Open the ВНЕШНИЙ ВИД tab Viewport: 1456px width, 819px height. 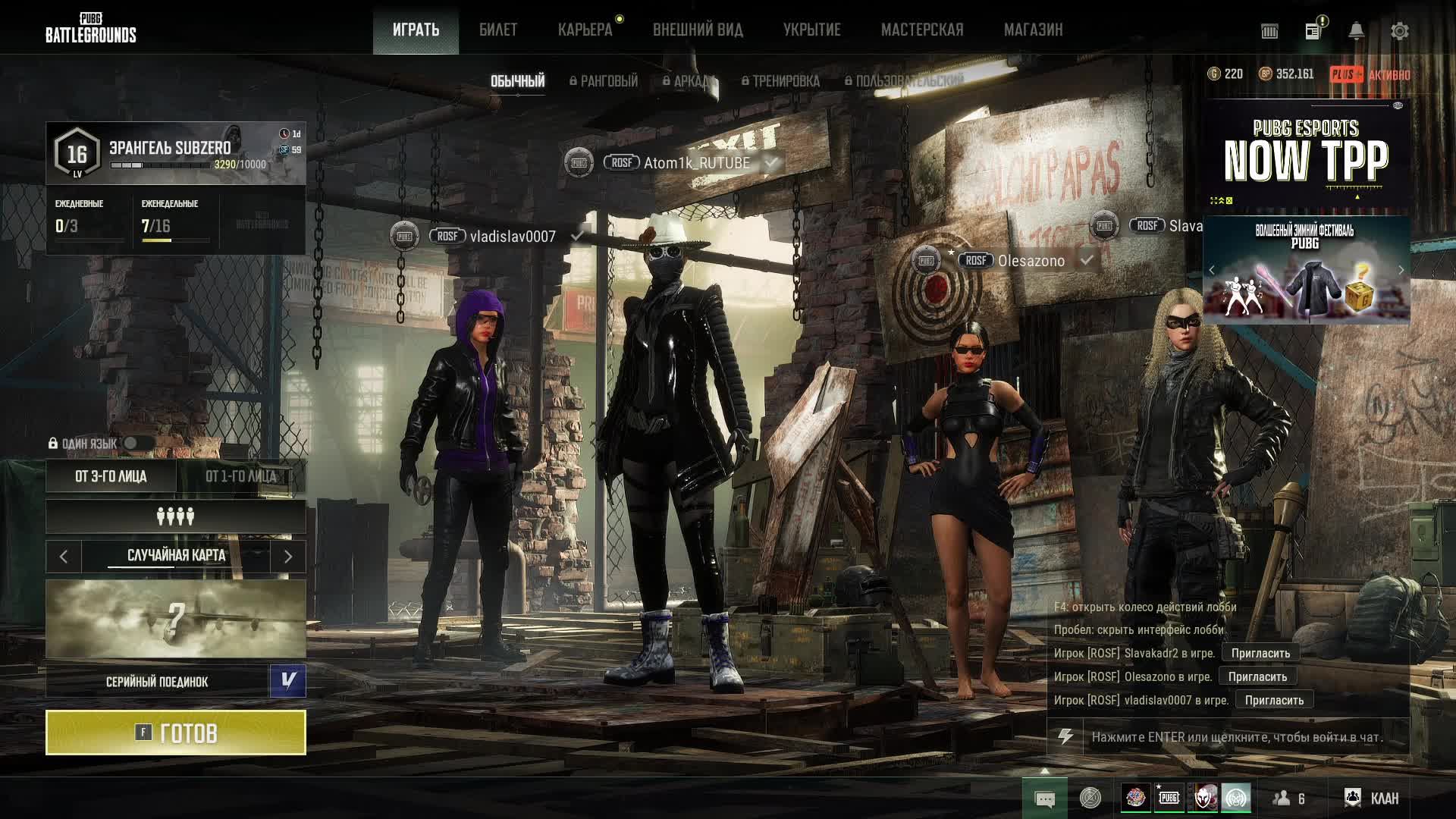[x=698, y=30]
